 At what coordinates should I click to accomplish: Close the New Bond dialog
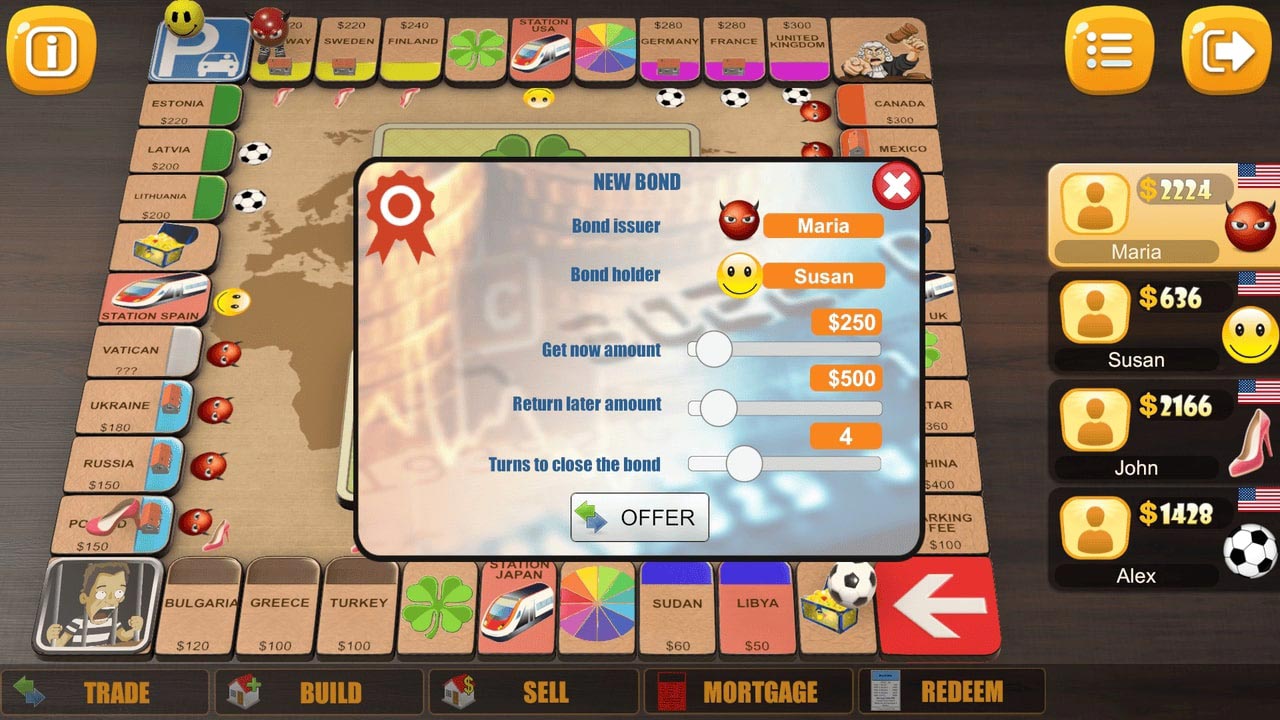tap(896, 186)
